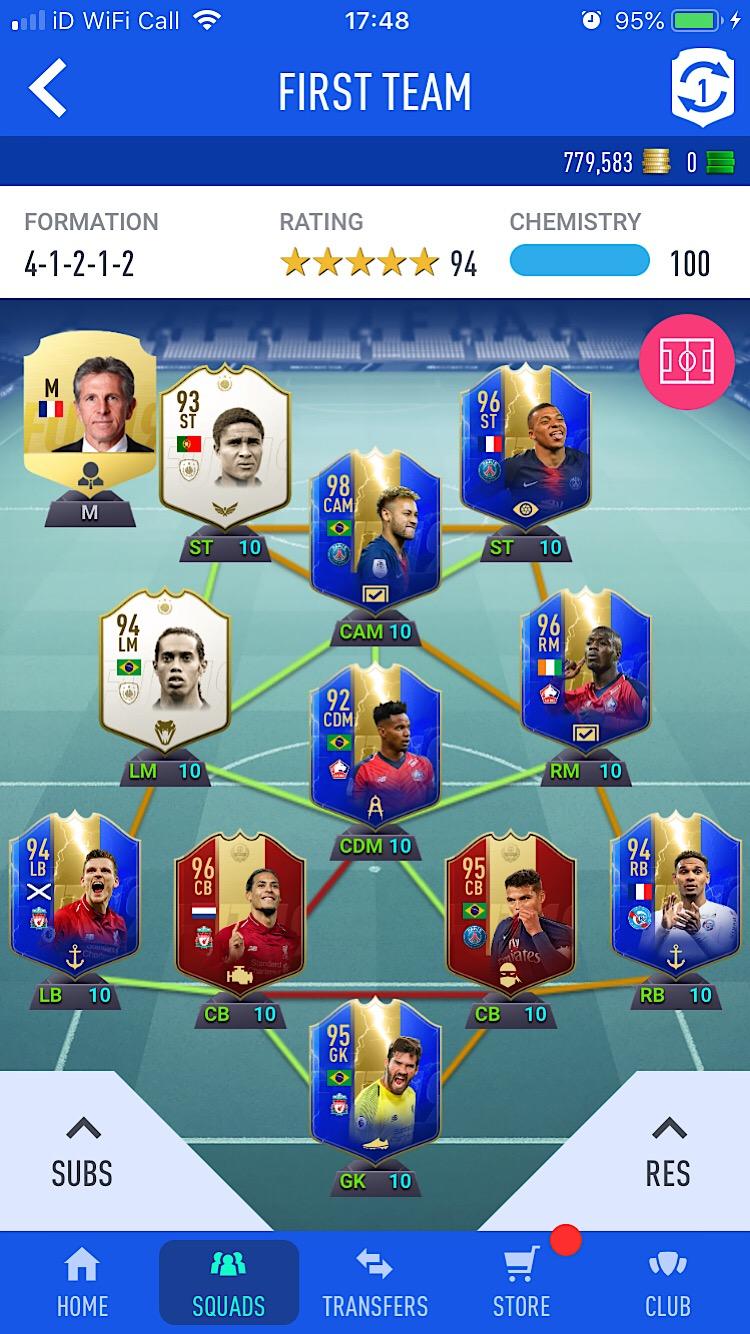Open the squad switch shield icon
The image size is (750, 1334).
tap(701, 88)
